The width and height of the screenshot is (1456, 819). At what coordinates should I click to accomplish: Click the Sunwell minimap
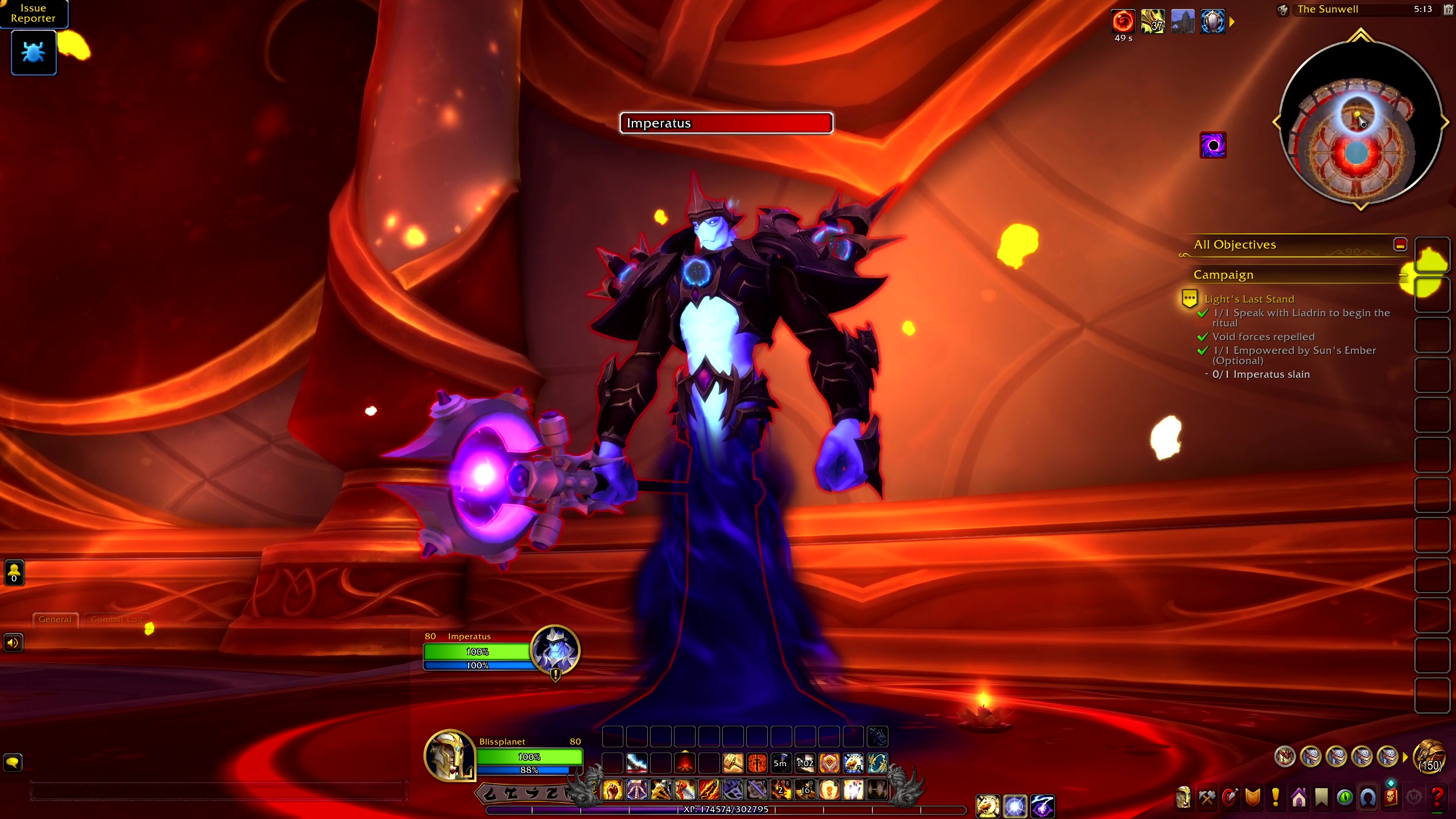[x=1360, y=122]
